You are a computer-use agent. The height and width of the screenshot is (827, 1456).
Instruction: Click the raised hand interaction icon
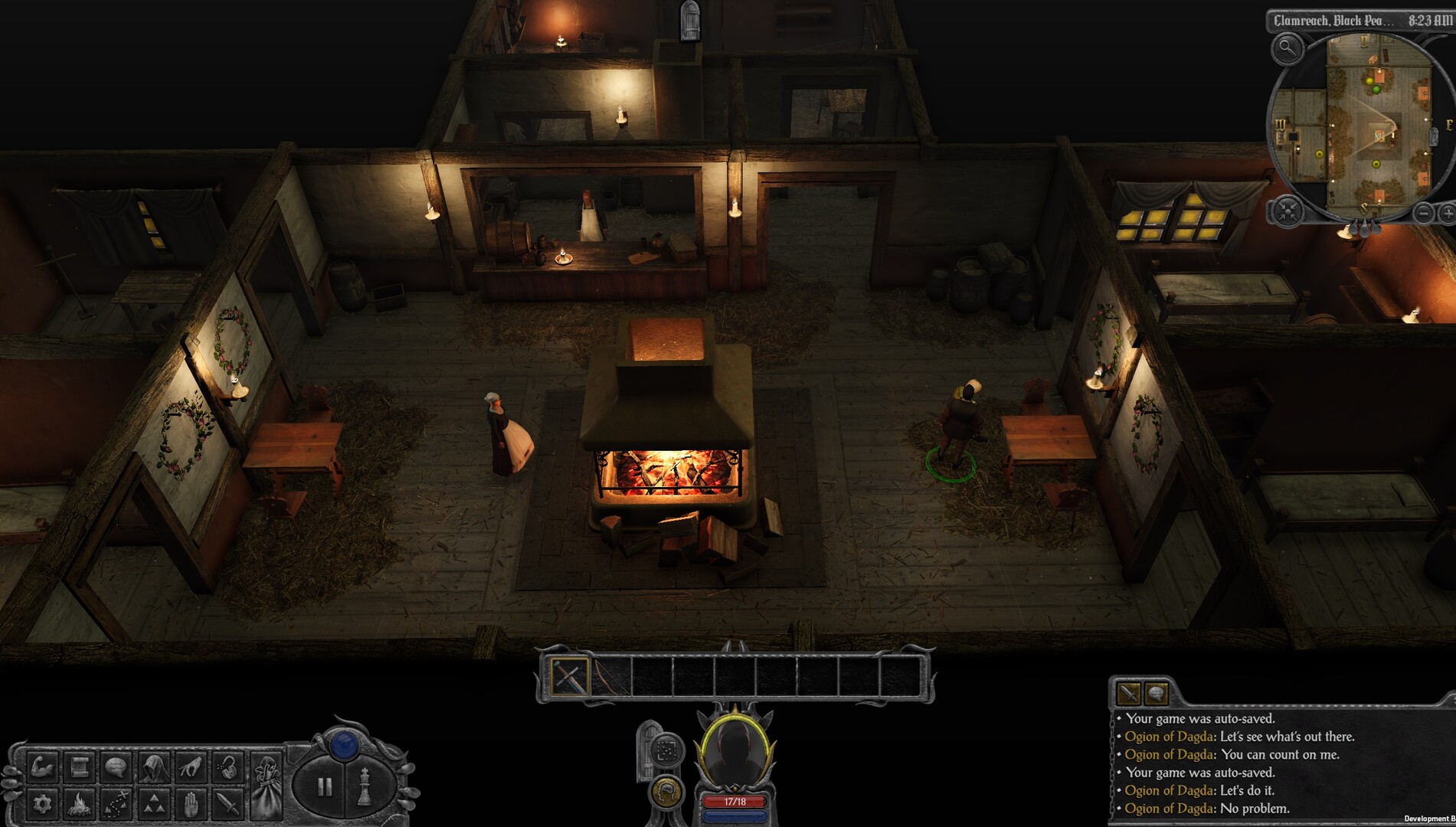click(x=191, y=805)
